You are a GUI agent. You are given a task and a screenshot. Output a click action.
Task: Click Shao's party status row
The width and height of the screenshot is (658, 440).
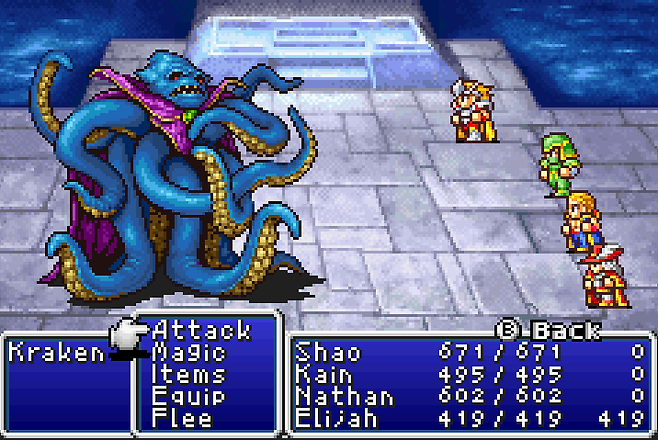click(470, 352)
